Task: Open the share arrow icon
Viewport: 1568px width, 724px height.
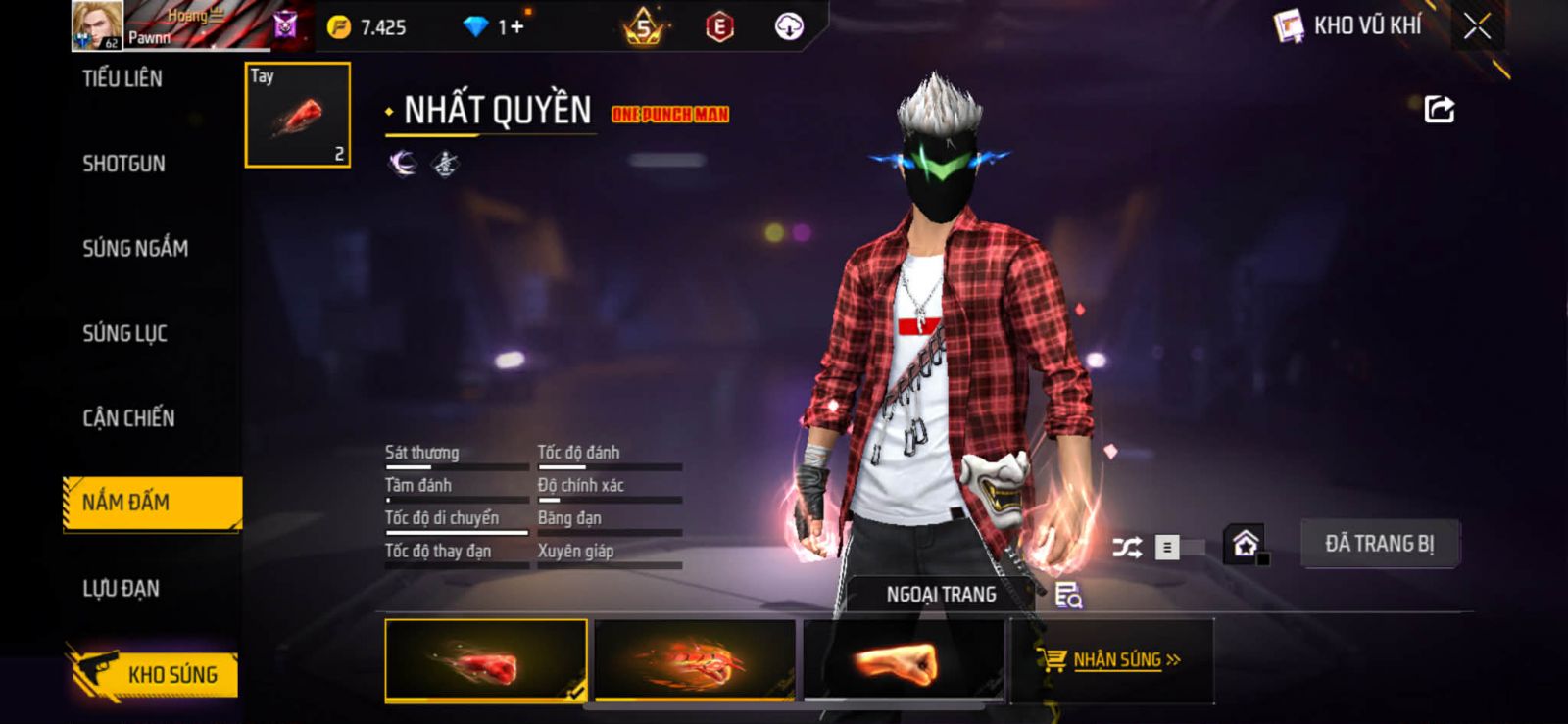Action: pos(1439,109)
